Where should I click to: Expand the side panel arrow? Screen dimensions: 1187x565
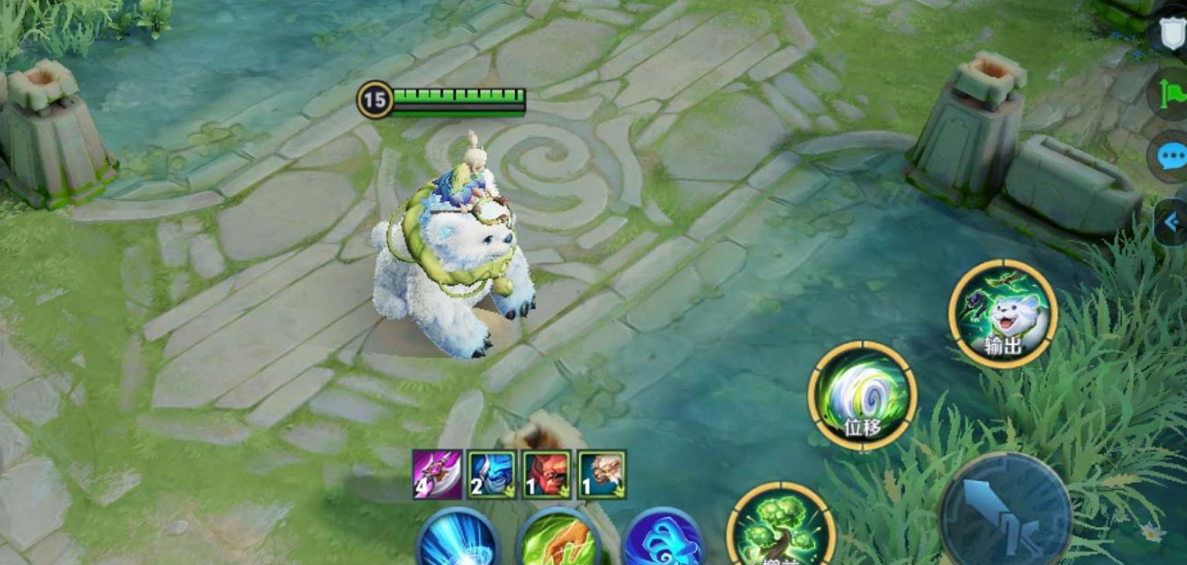point(1171,224)
